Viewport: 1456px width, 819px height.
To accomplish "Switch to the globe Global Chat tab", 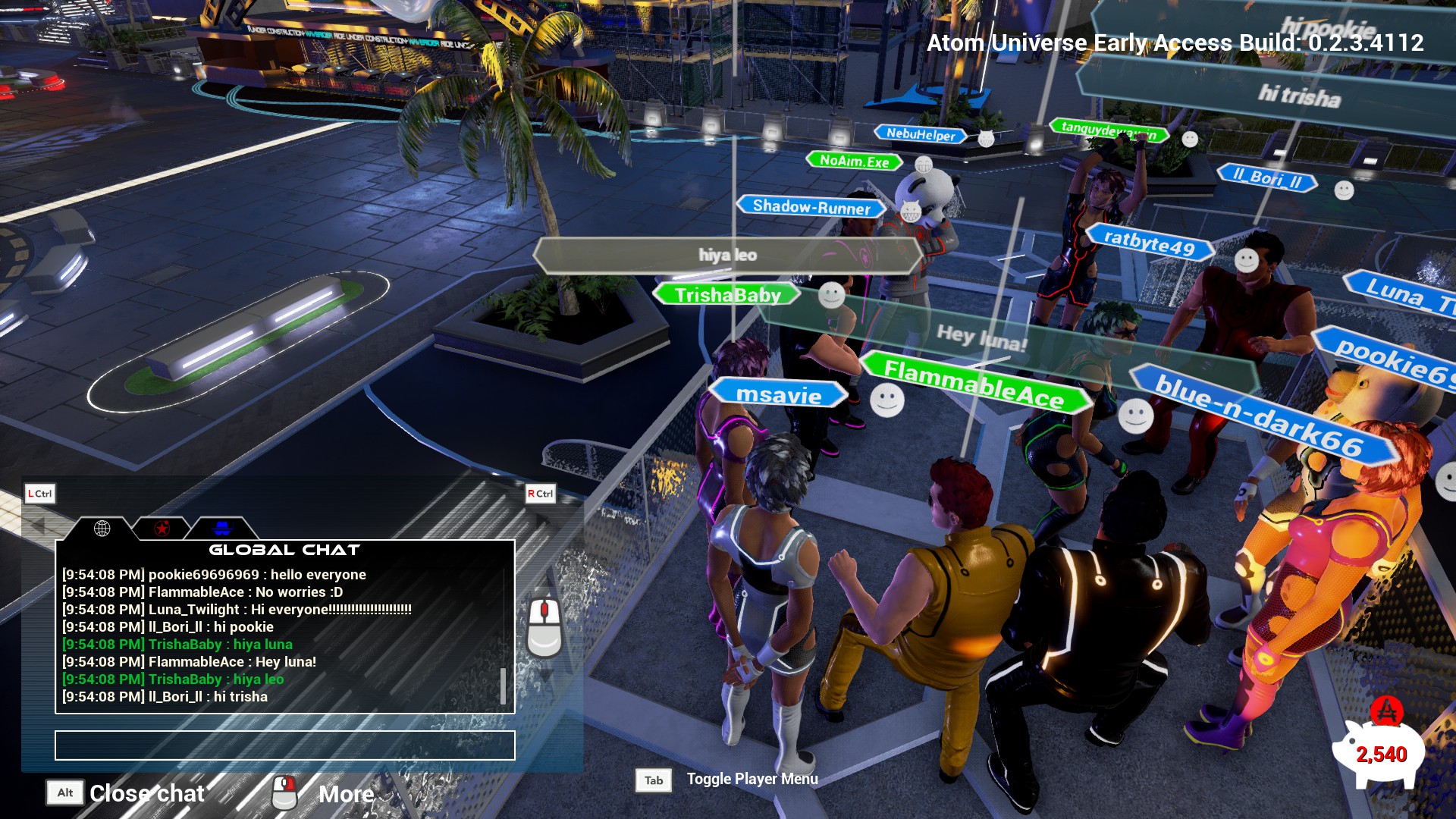I will (x=102, y=528).
